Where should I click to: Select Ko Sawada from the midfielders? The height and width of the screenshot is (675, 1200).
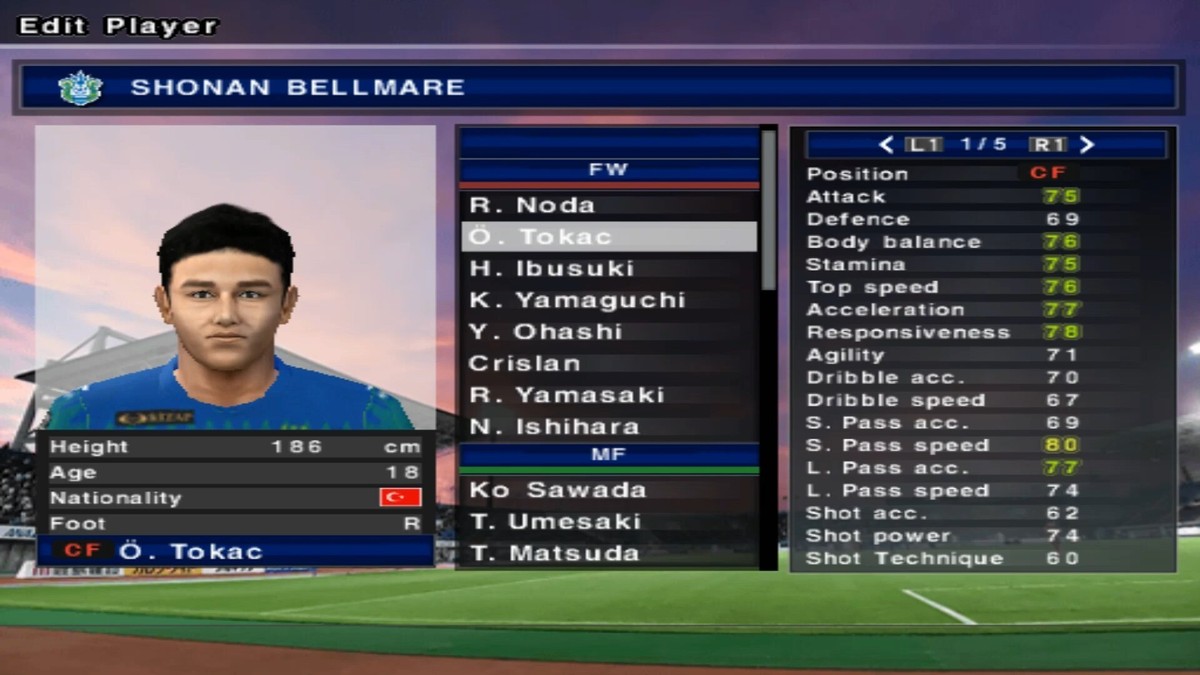608,490
